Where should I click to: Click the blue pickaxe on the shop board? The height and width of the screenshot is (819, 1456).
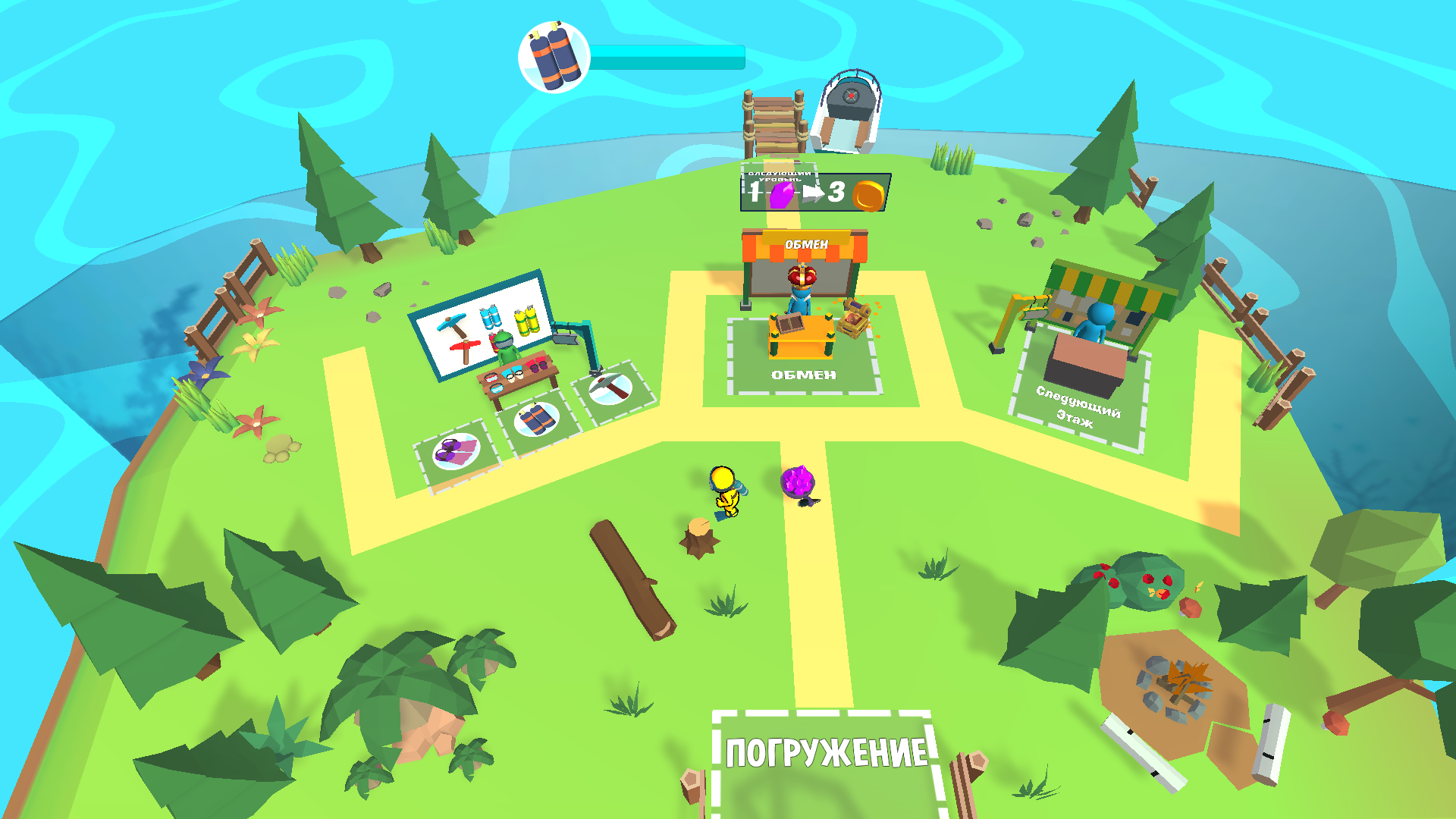click(453, 324)
